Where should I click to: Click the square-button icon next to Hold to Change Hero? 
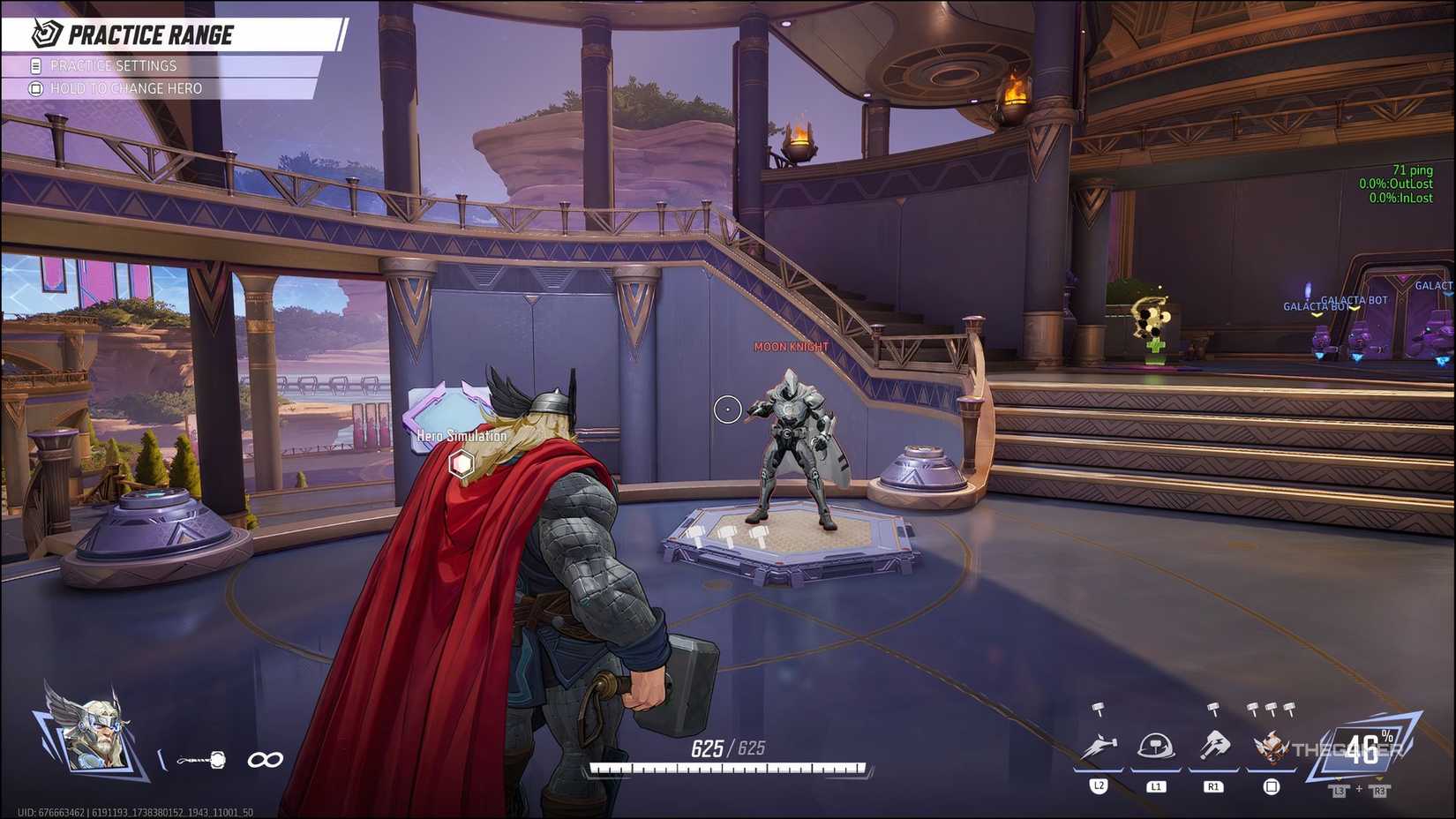point(34,88)
